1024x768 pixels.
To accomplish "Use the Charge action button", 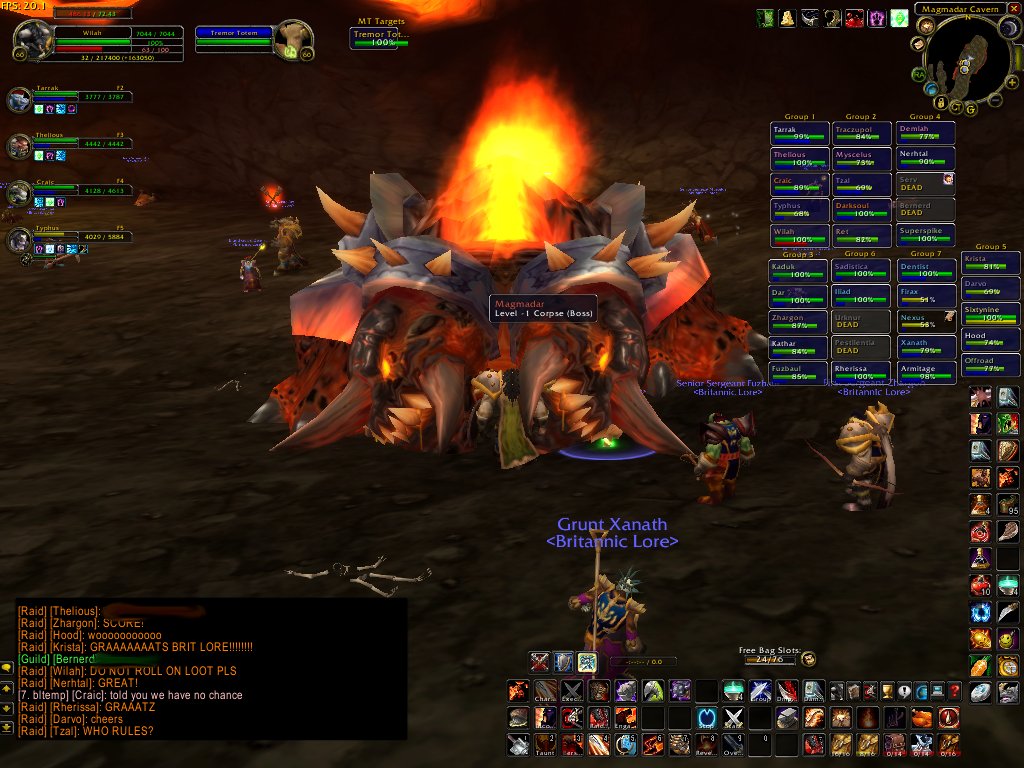I will (544, 691).
